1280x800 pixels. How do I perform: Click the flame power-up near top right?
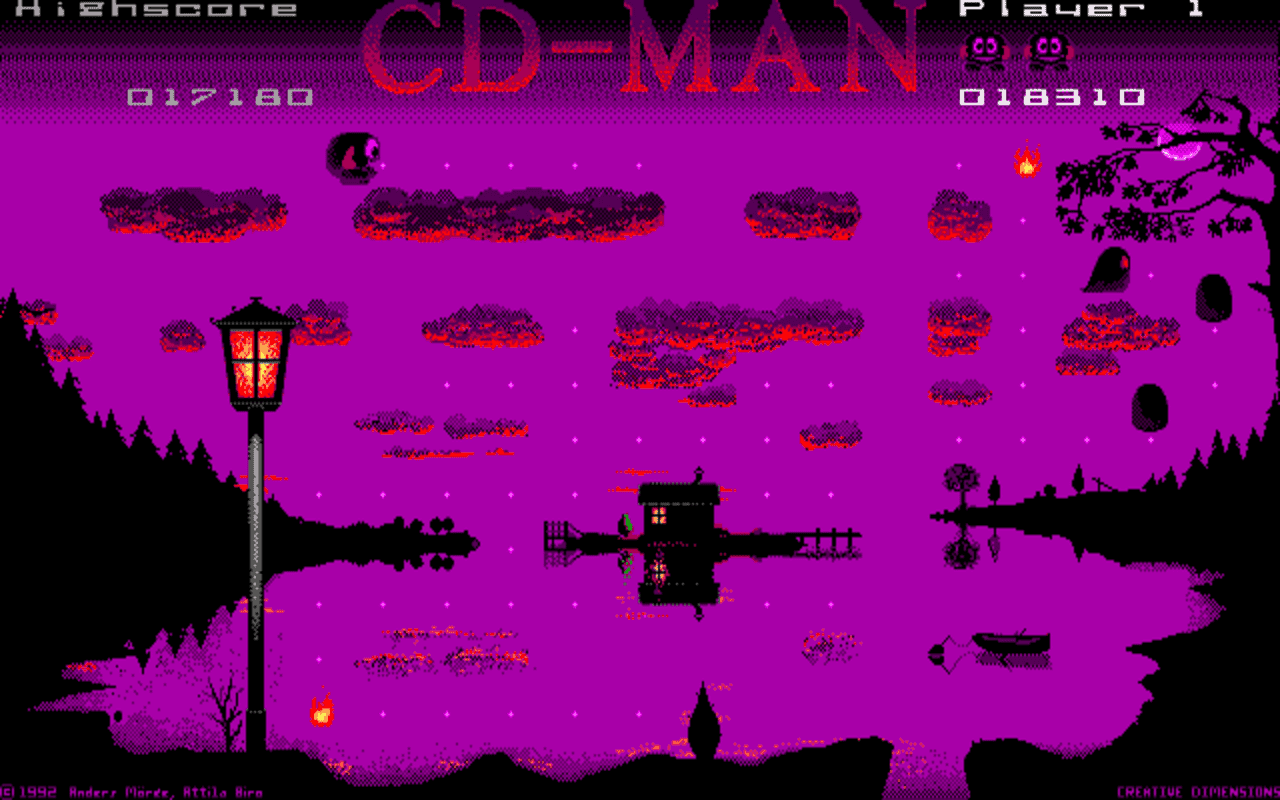pos(1027,163)
